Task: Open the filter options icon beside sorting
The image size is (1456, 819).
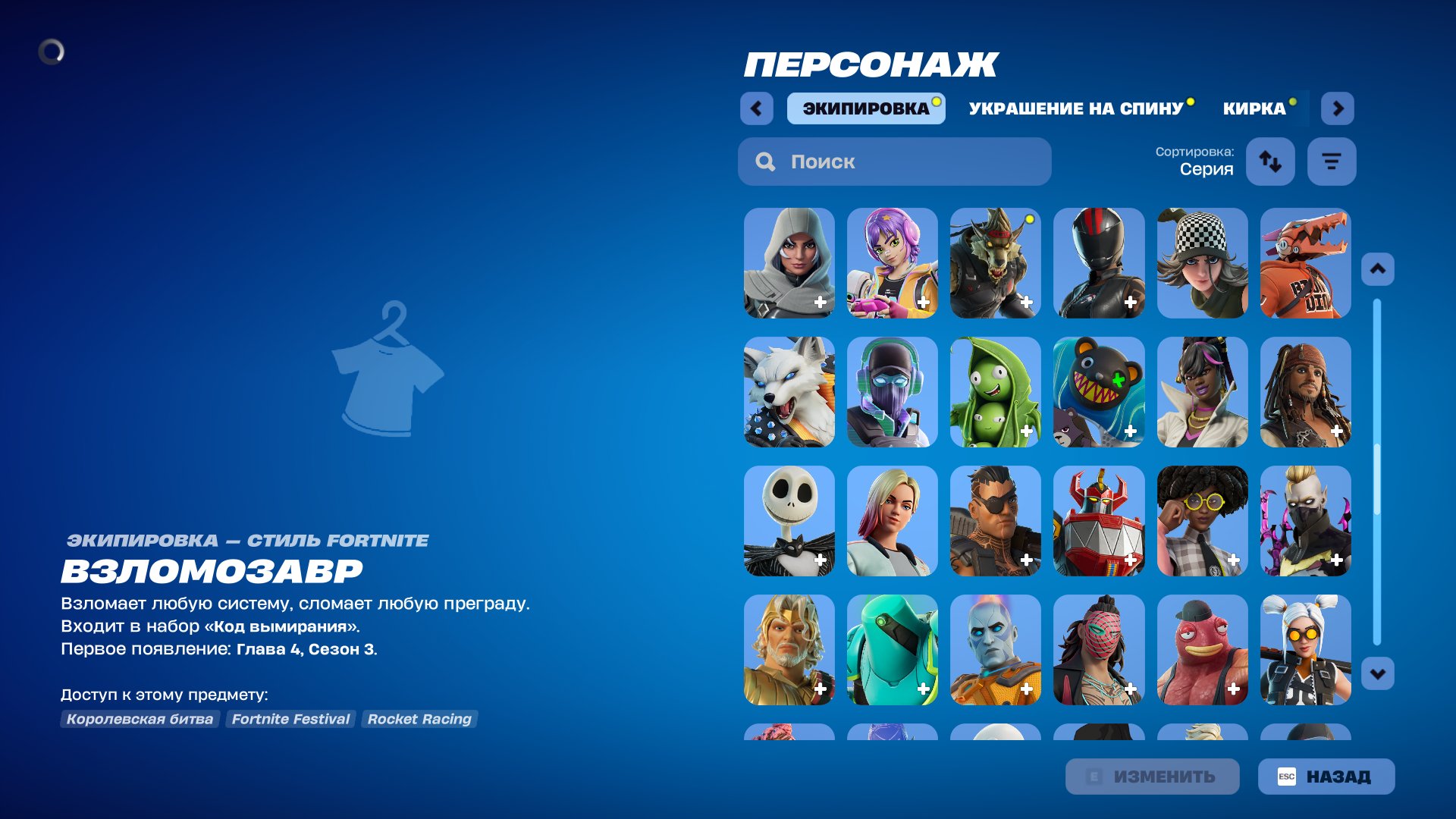Action: point(1332,162)
